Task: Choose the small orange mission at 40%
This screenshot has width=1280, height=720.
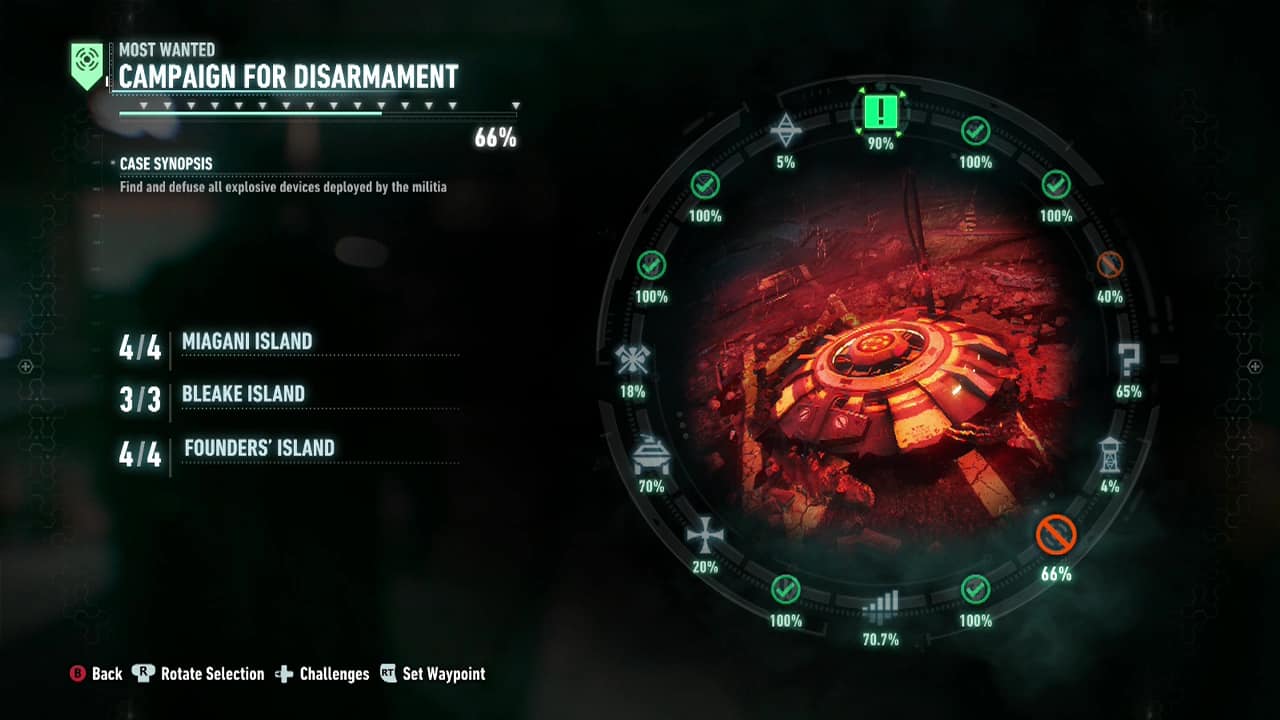Action: [x=1110, y=265]
